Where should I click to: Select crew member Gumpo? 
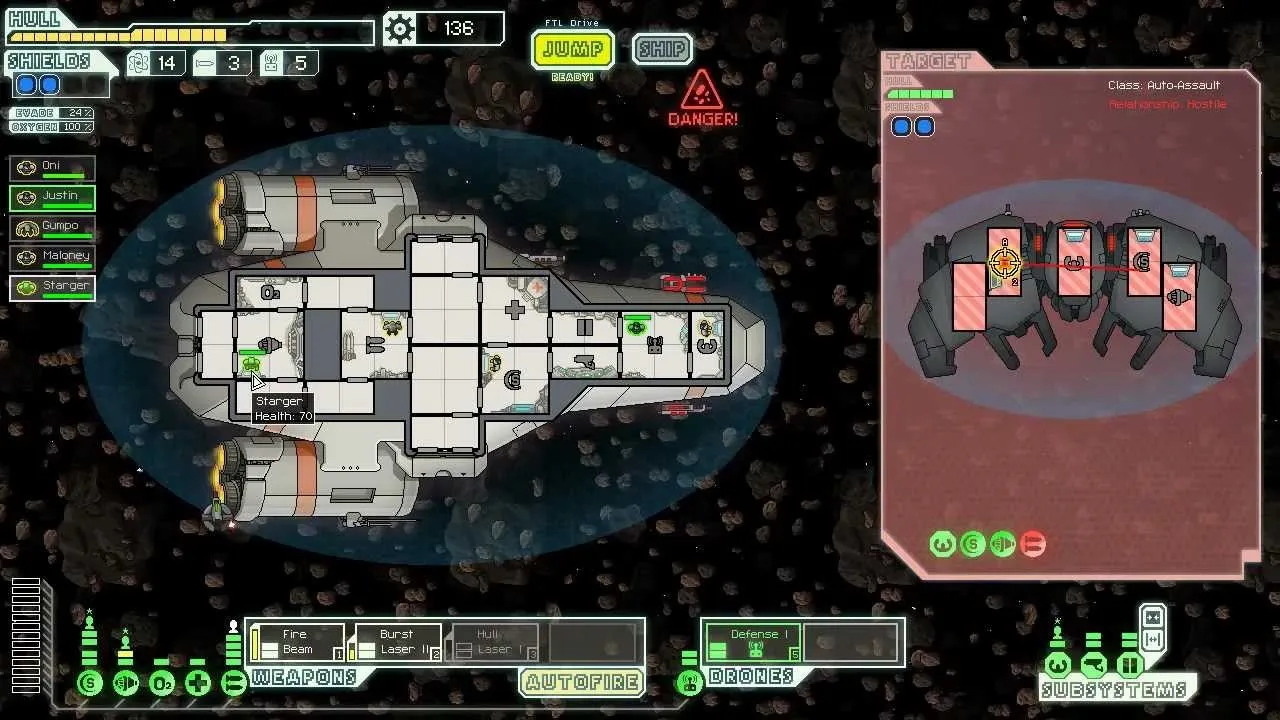pyautogui.click(x=53, y=228)
